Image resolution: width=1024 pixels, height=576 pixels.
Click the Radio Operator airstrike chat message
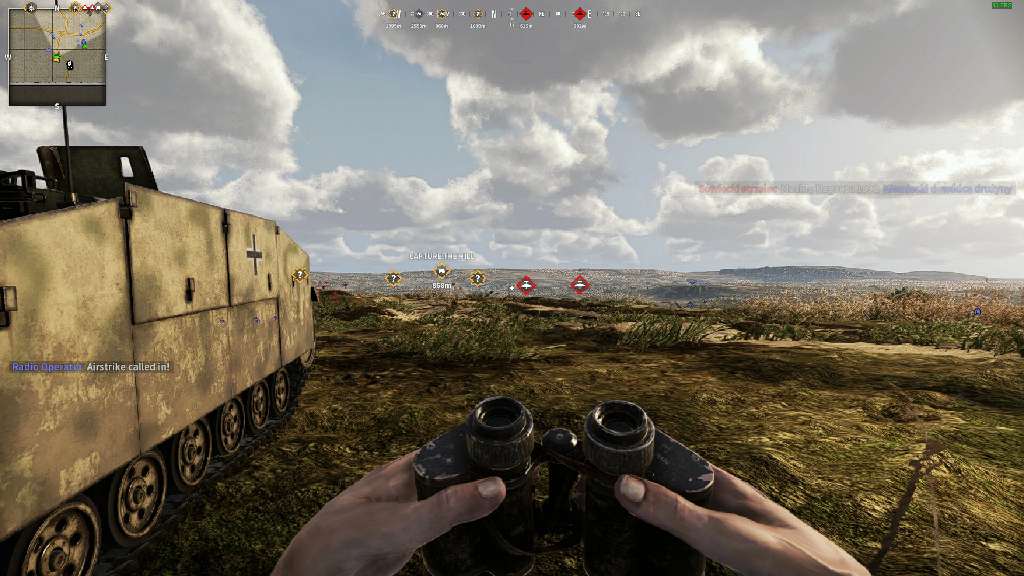click(x=91, y=367)
